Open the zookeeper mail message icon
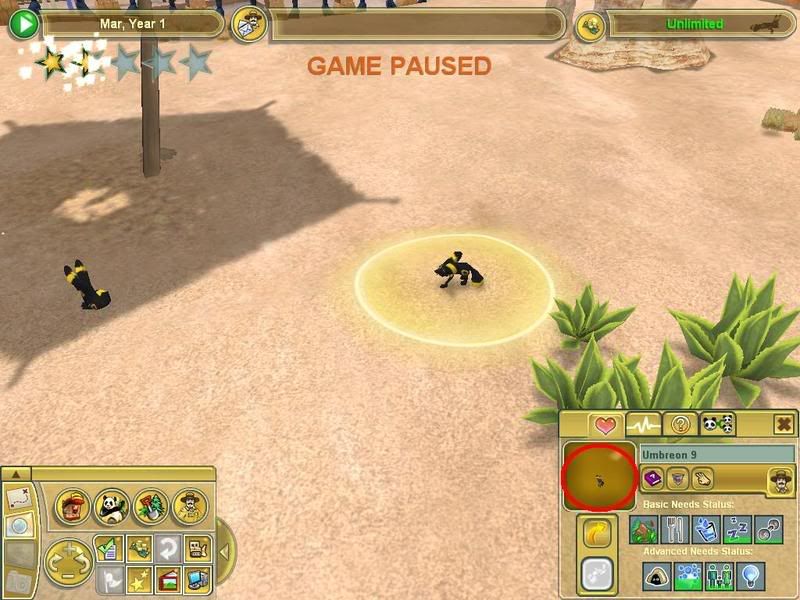Image resolution: width=800 pixels, height=600 pixels. [247, 25]
